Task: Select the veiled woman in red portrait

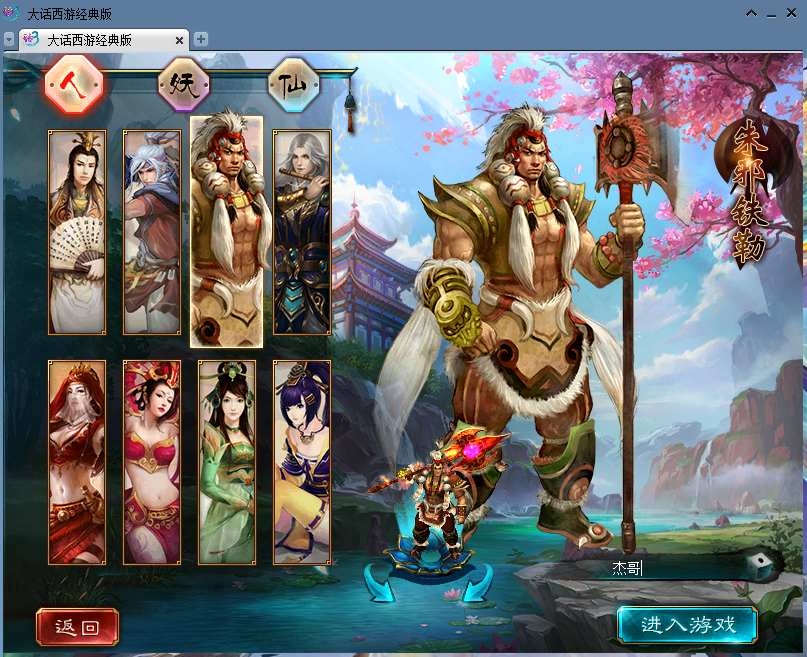Action: coord(77,462)
